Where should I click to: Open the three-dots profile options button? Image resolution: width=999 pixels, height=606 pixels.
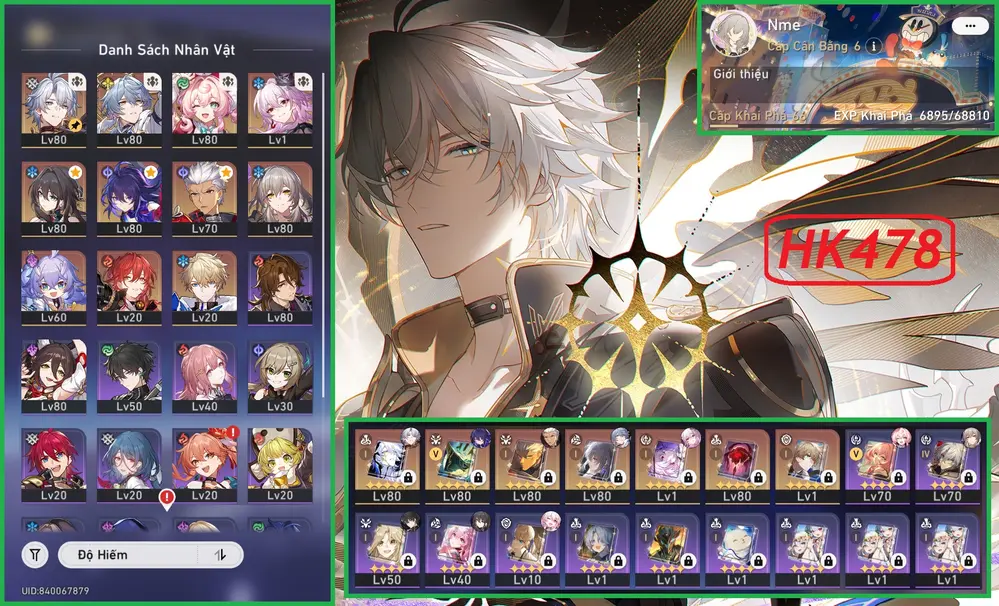(x=966, y=26)
